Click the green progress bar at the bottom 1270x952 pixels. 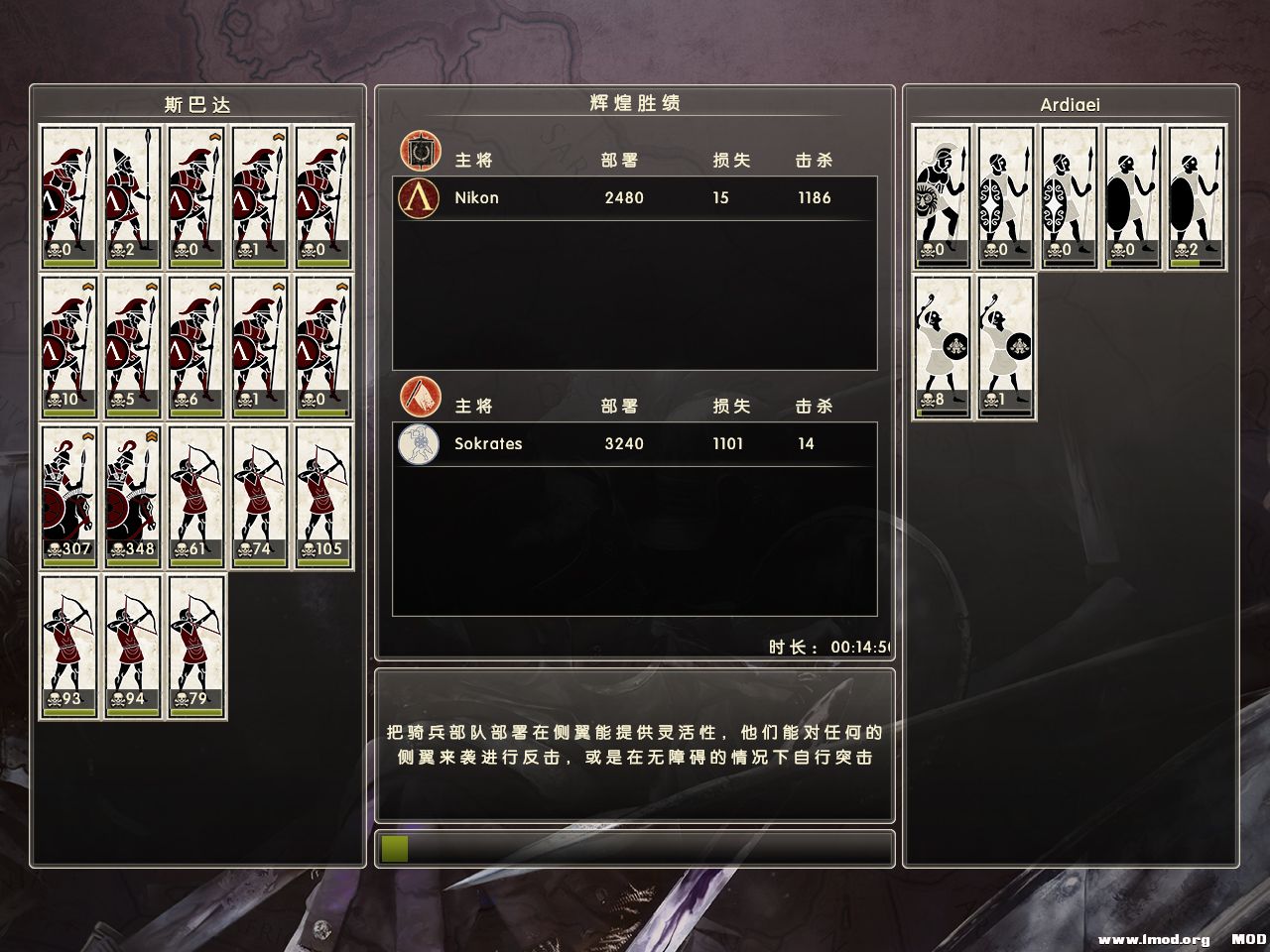coord(394,848)
